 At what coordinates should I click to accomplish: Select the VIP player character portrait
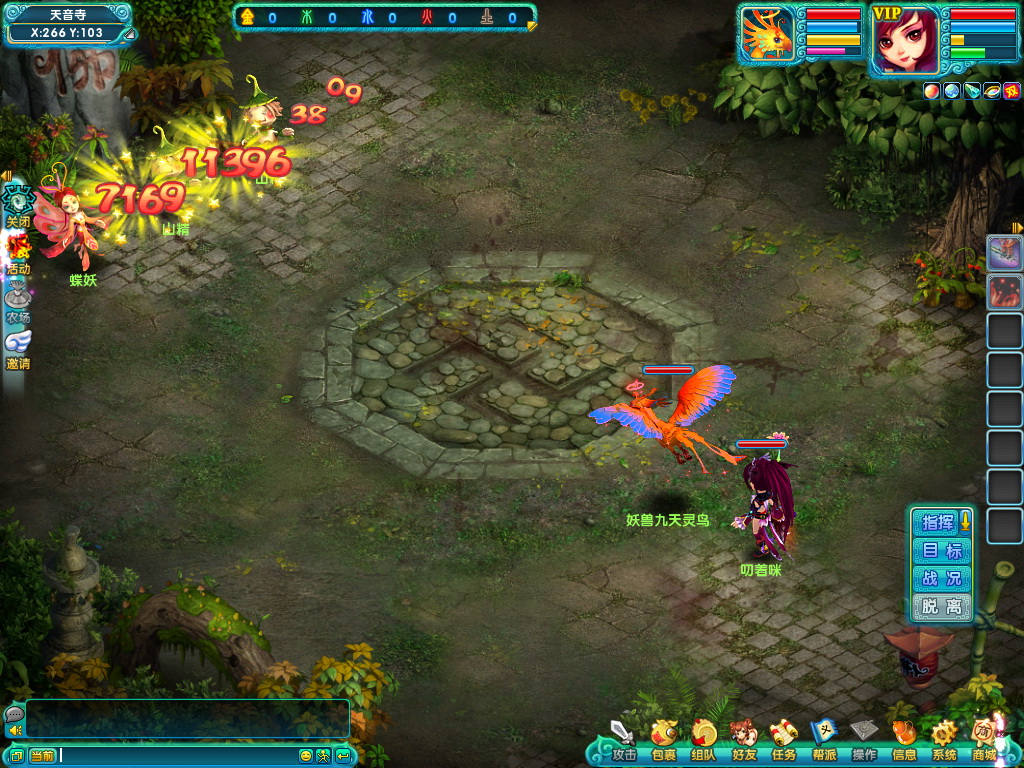tap(905, 40)
